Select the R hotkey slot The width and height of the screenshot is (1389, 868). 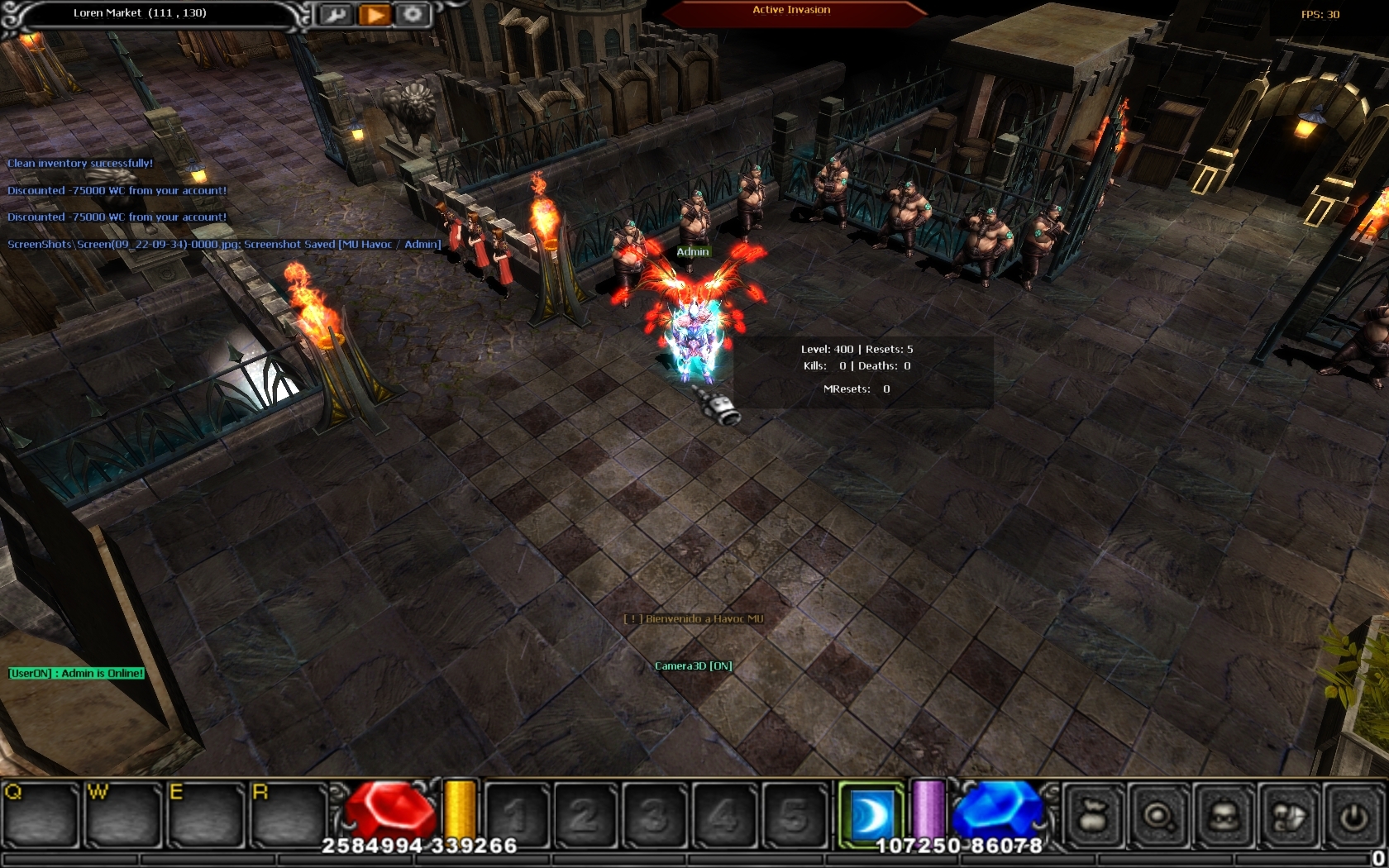(x=289, y=816)
